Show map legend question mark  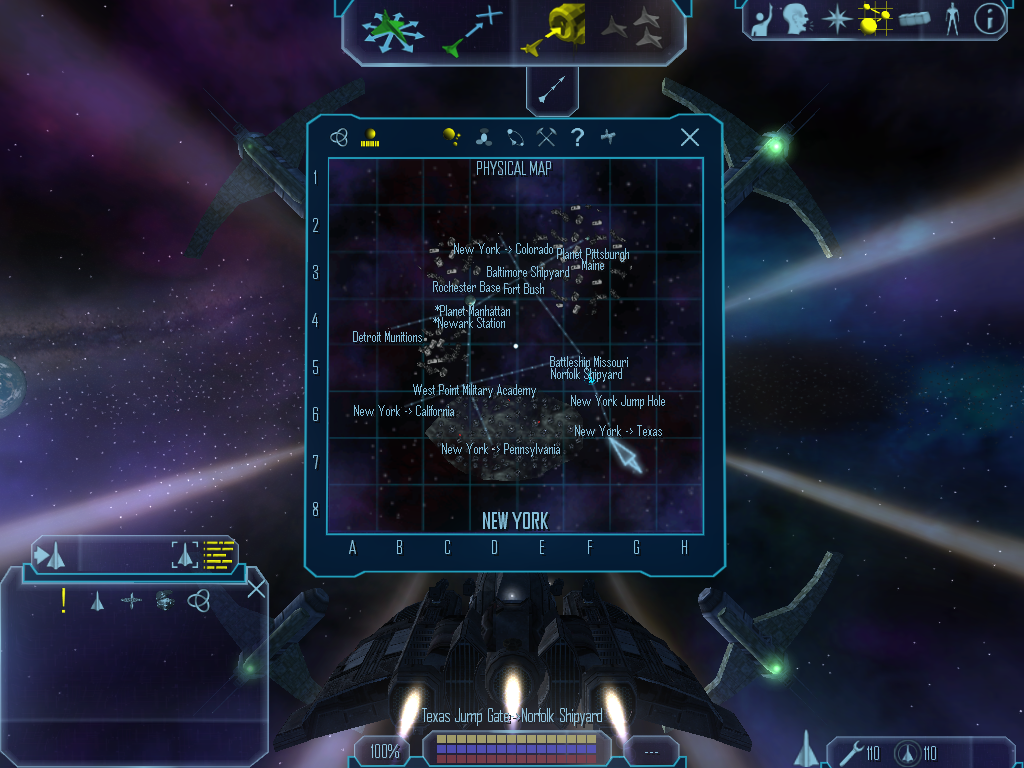577,138
